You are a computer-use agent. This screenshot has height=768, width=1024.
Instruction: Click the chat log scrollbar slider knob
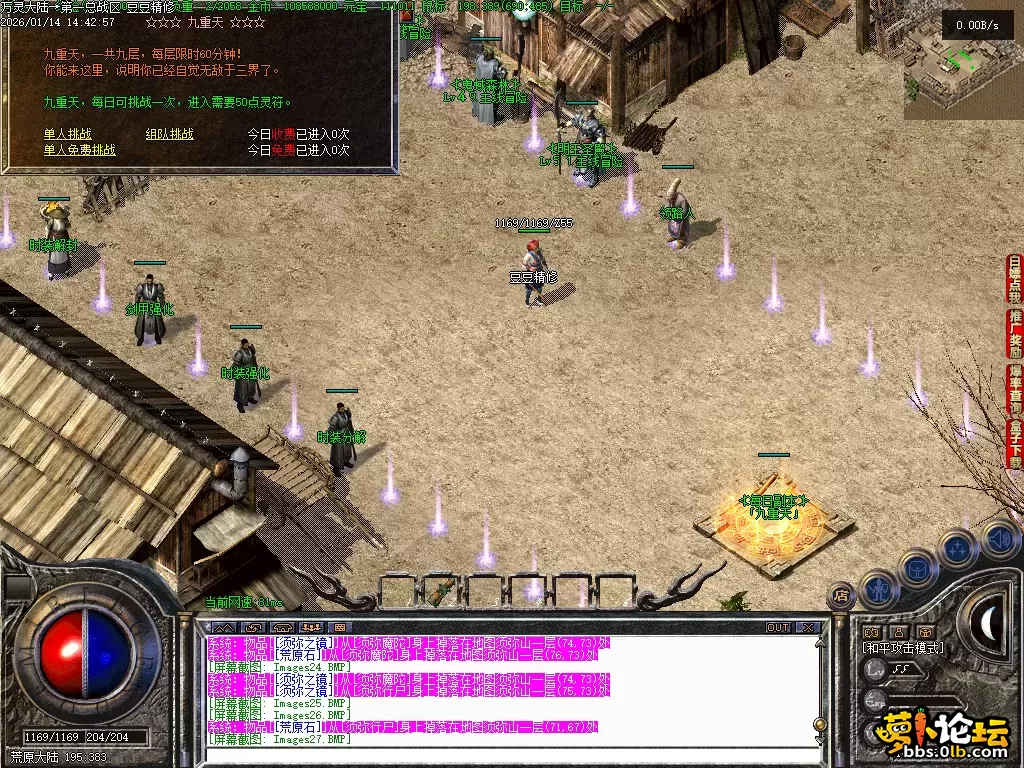point(820,724)
